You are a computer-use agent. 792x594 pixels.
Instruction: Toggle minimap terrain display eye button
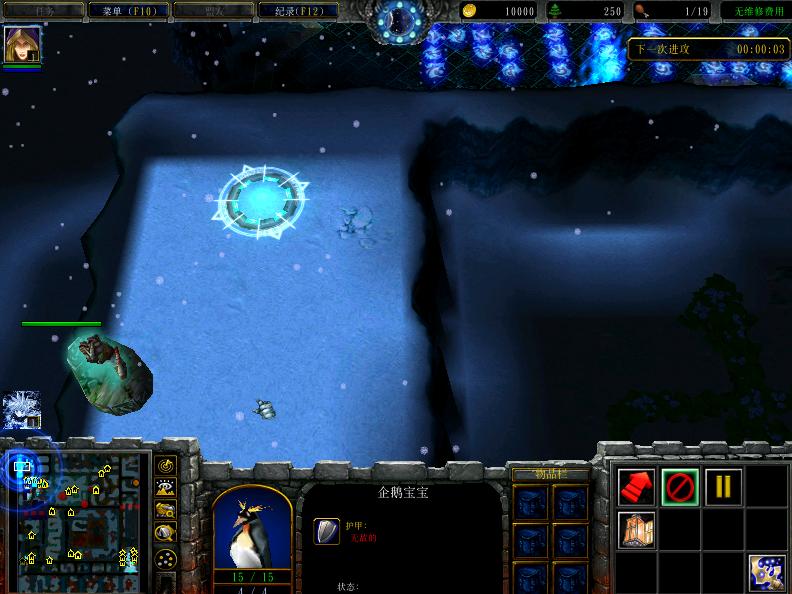(166, 487)
